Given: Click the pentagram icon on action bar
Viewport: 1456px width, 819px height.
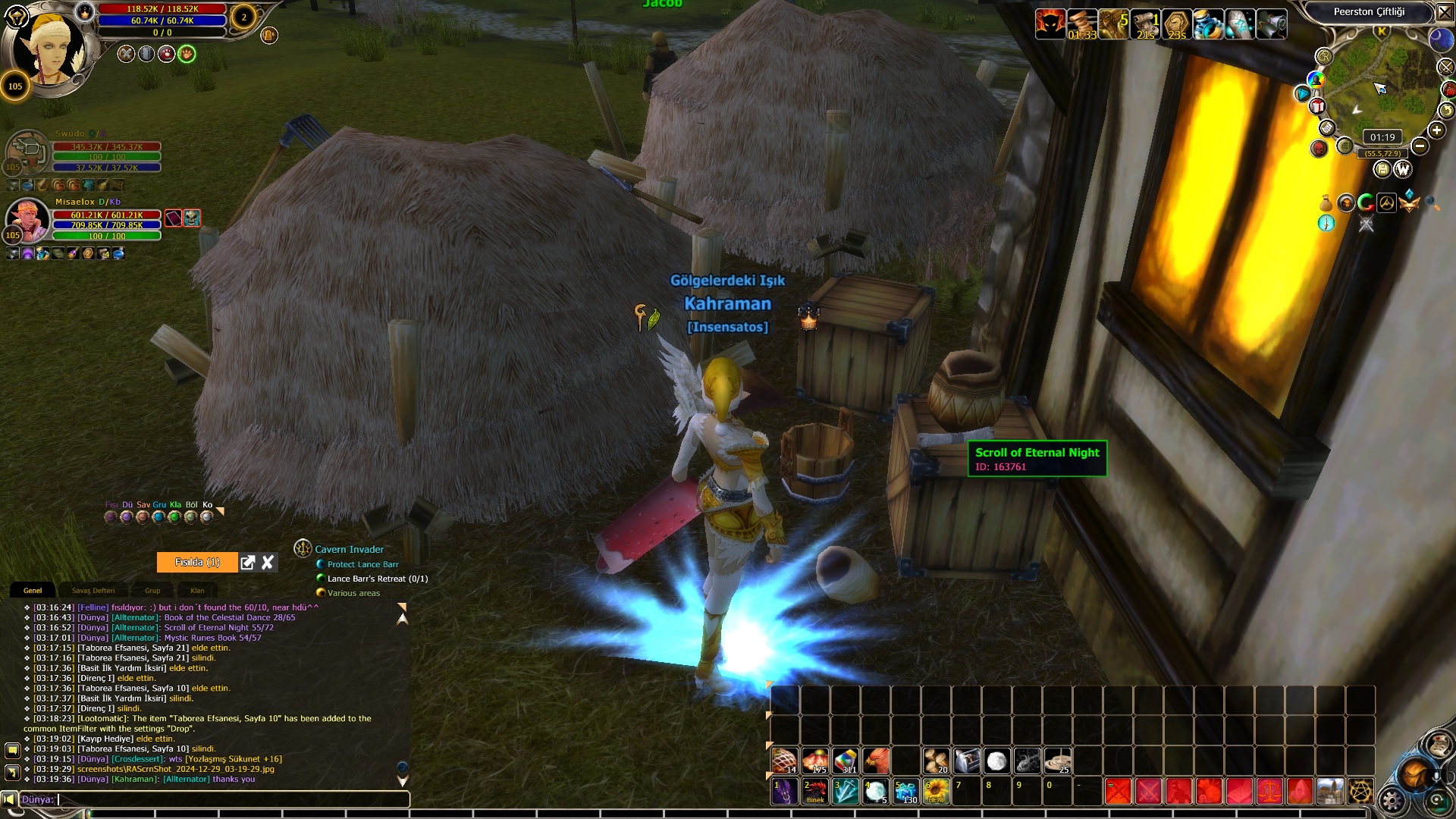Looking at the screenshot, I should [1360, 791].
